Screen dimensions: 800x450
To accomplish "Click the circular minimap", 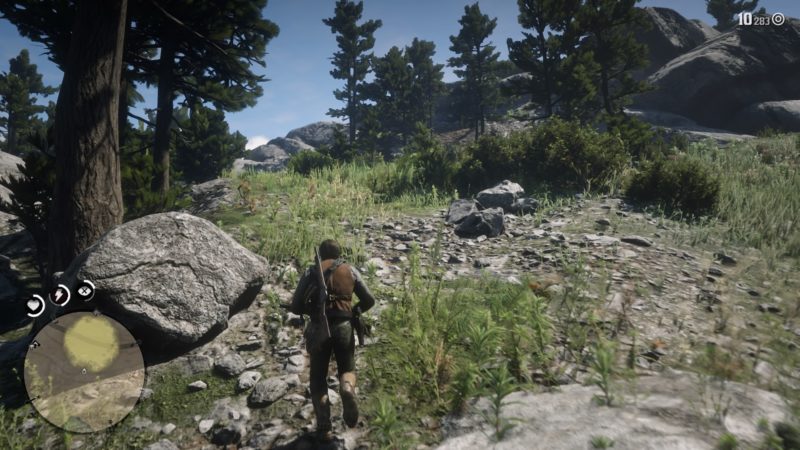I will point(84,372).
